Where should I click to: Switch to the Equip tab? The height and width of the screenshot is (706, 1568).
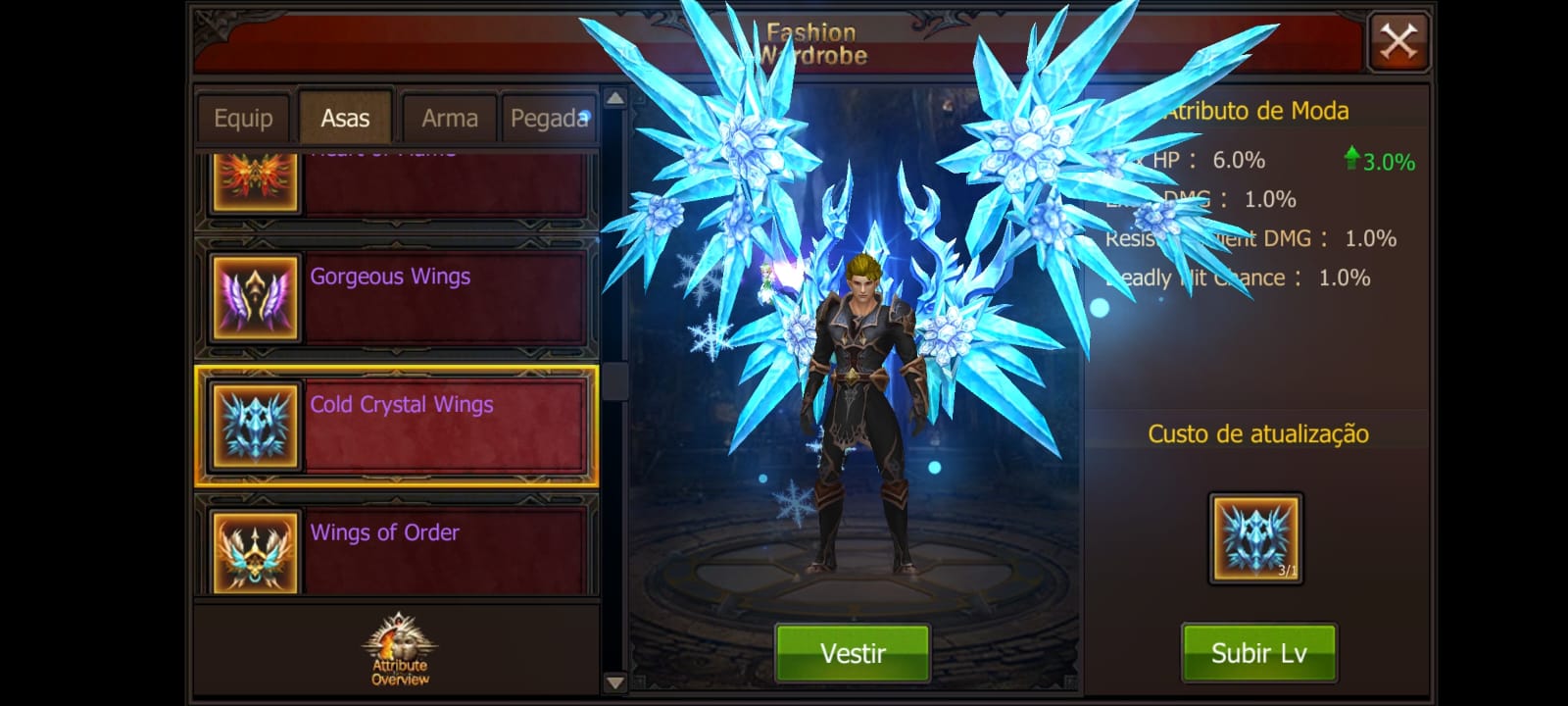243,119
